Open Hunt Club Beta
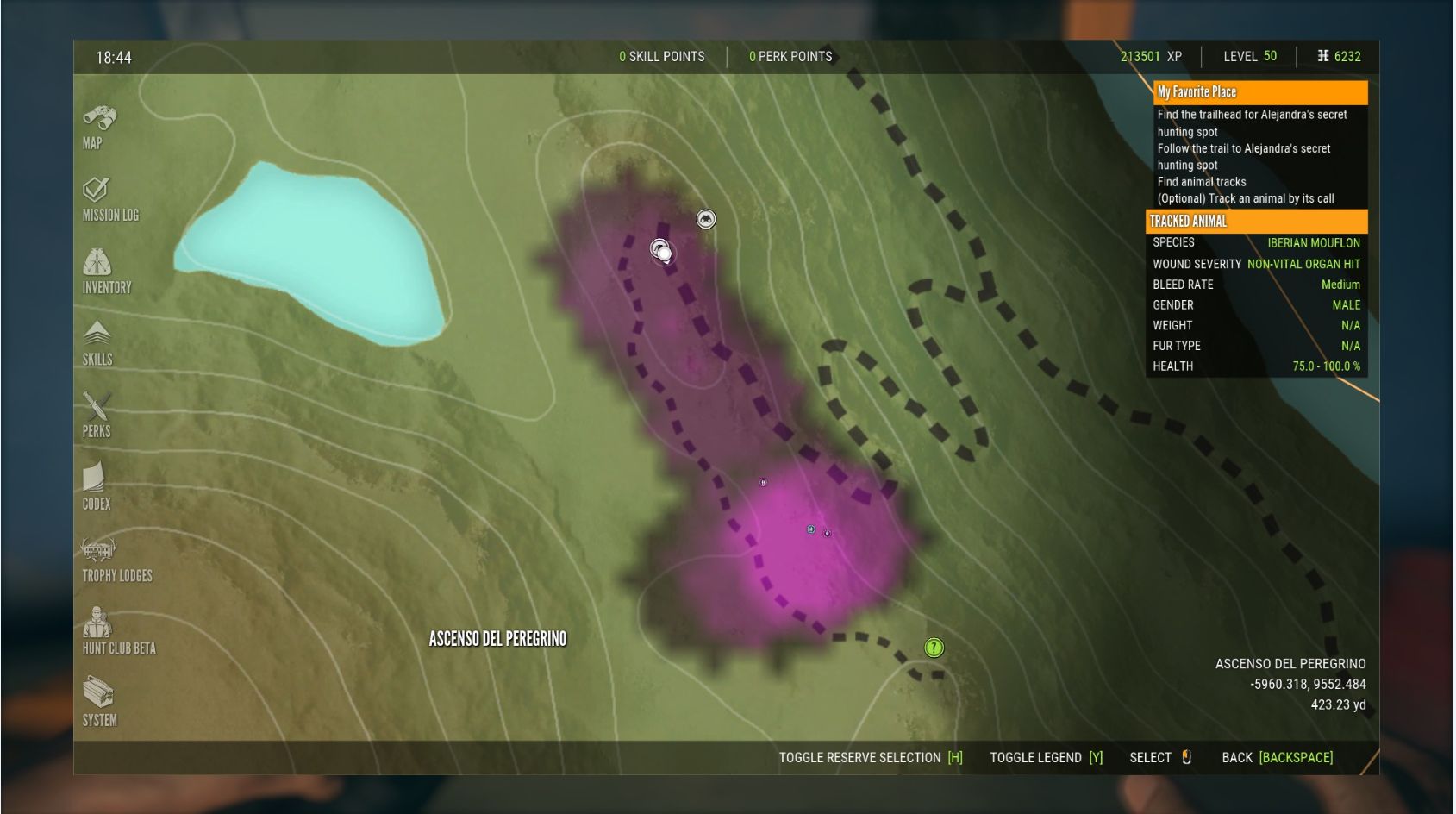Screen dimensions: 1456x814 click(97, 623)
